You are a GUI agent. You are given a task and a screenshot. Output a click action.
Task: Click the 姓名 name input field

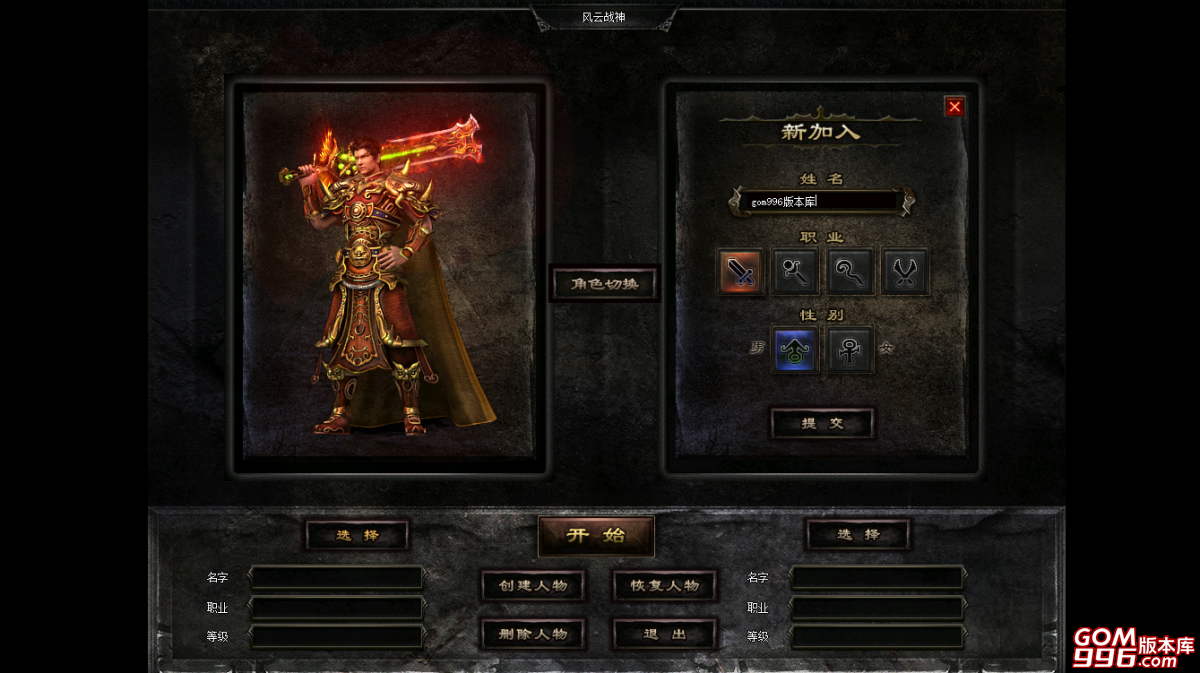click(820, 201)
